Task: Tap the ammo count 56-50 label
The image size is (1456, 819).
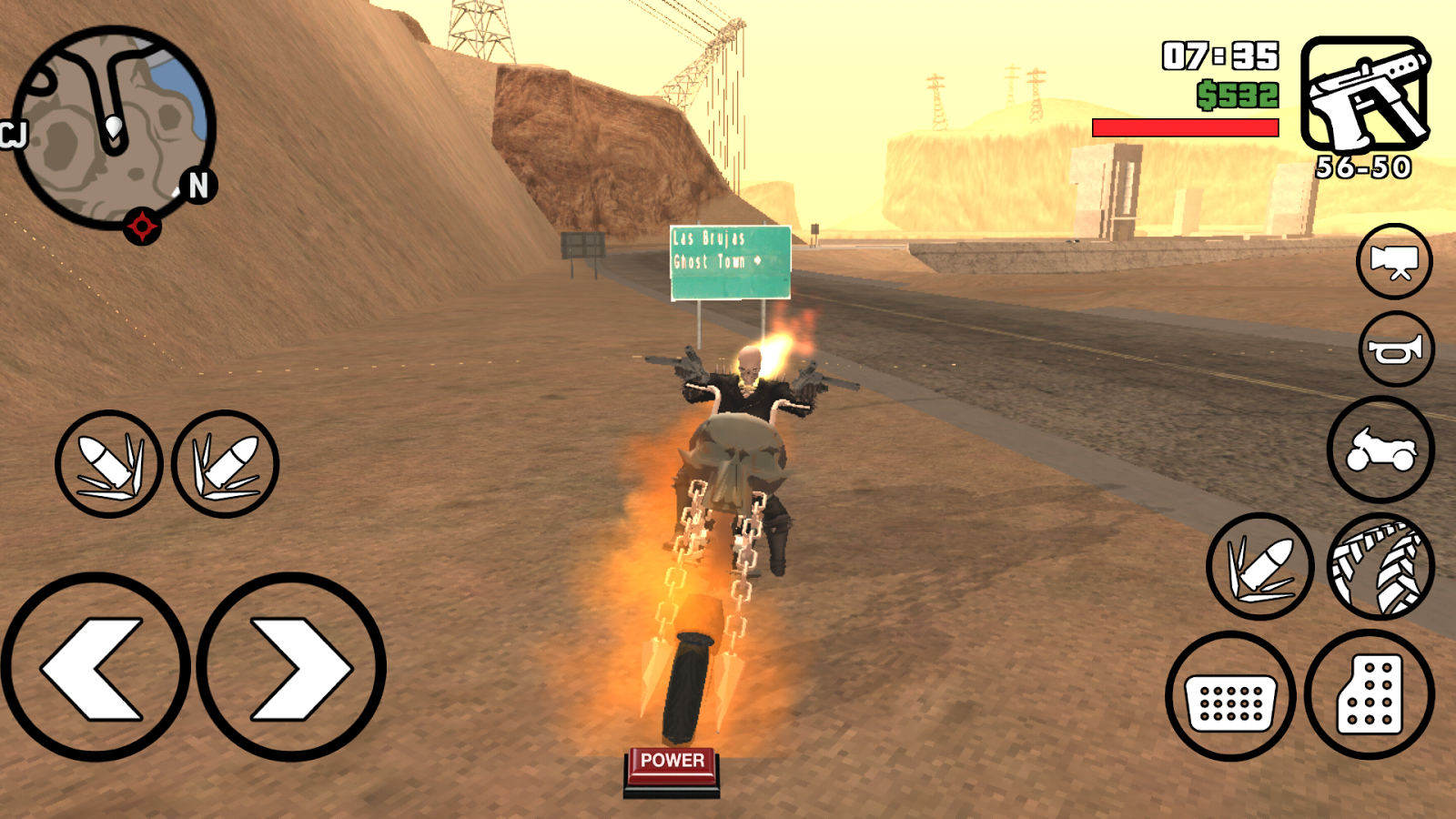Action: pyautogui.click(x=1361, y=168)
